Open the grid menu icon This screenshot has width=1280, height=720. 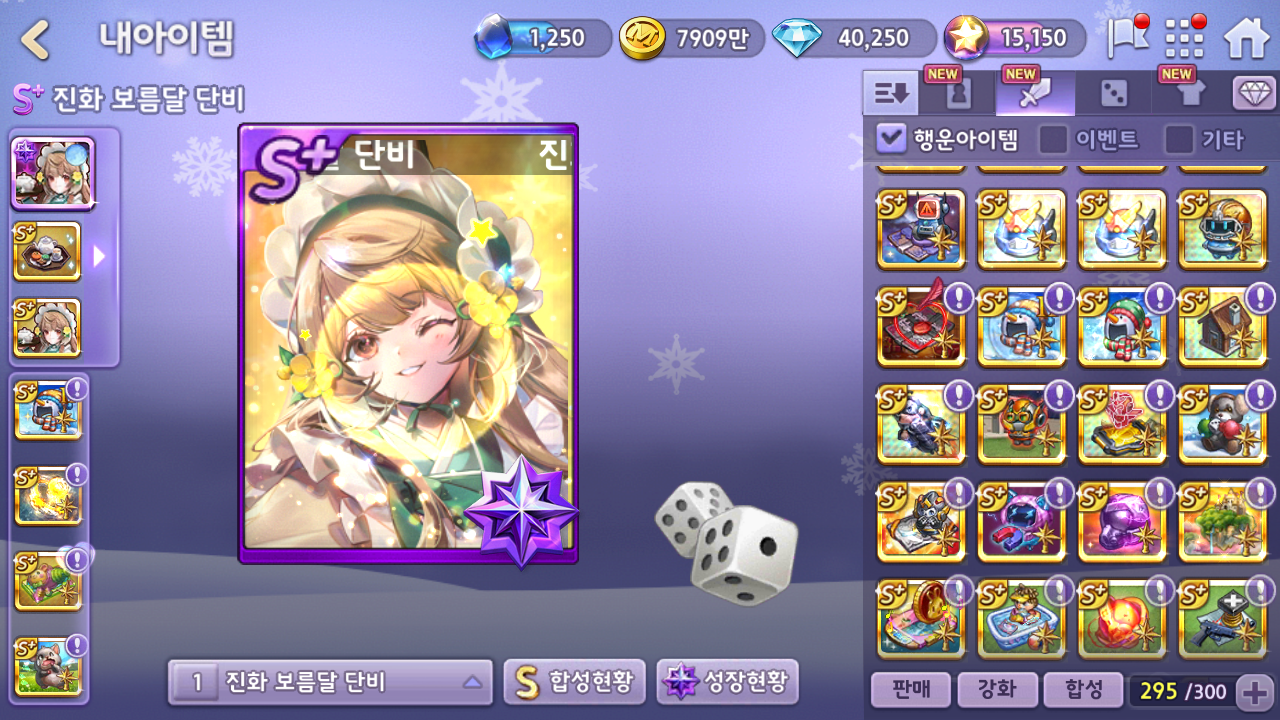point(1185,38)
